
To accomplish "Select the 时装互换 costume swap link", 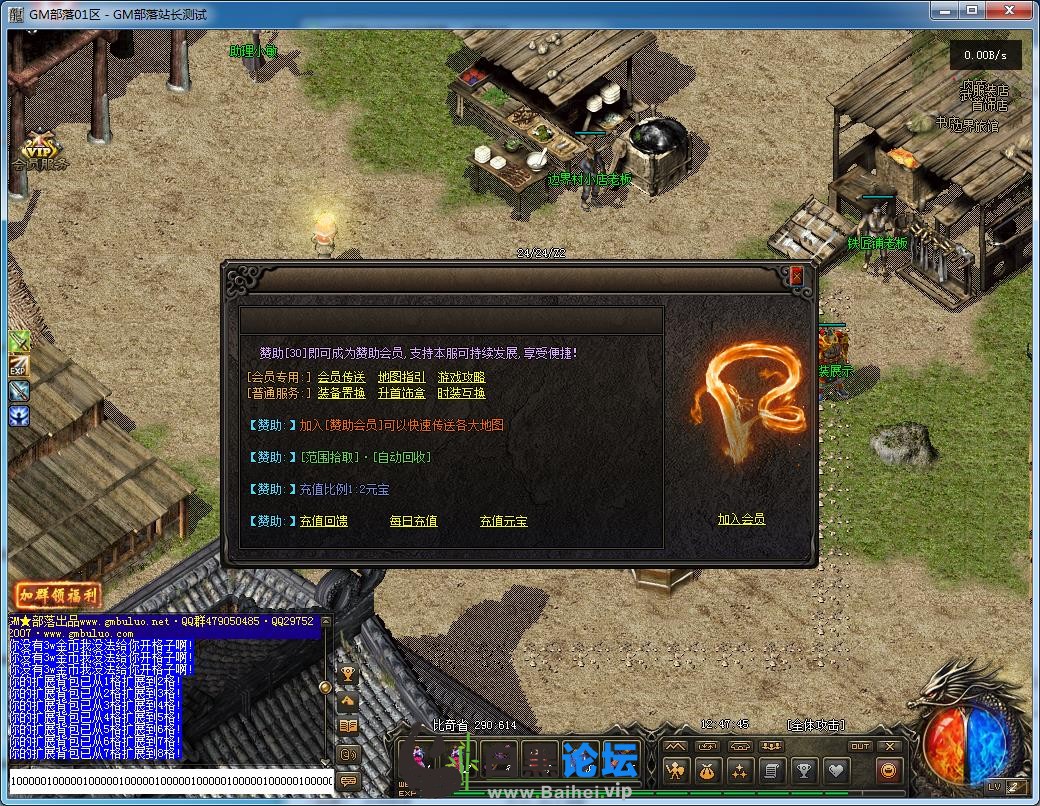I will (461, 393).
